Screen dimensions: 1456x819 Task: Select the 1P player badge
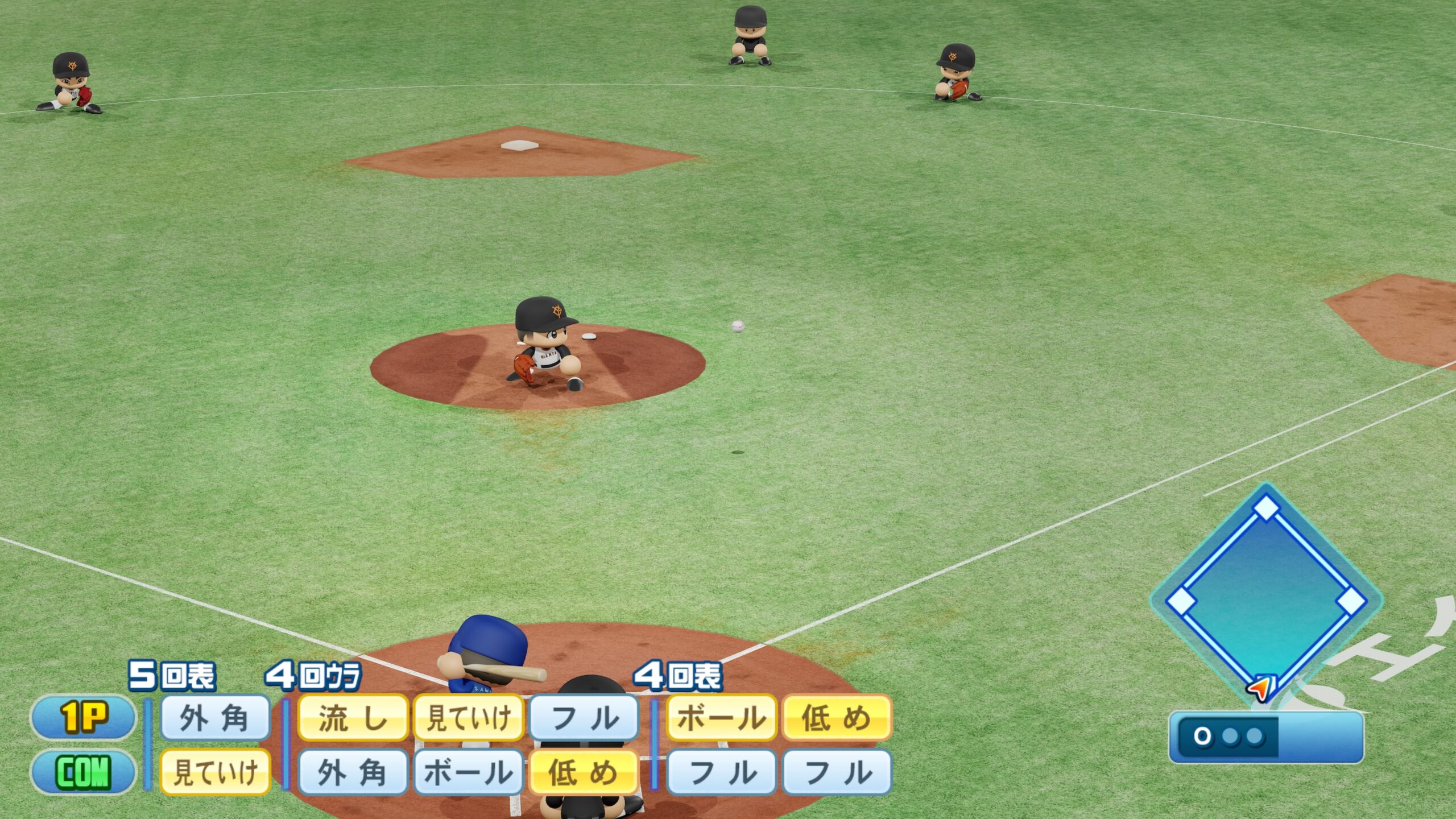[x=83, y=717]
